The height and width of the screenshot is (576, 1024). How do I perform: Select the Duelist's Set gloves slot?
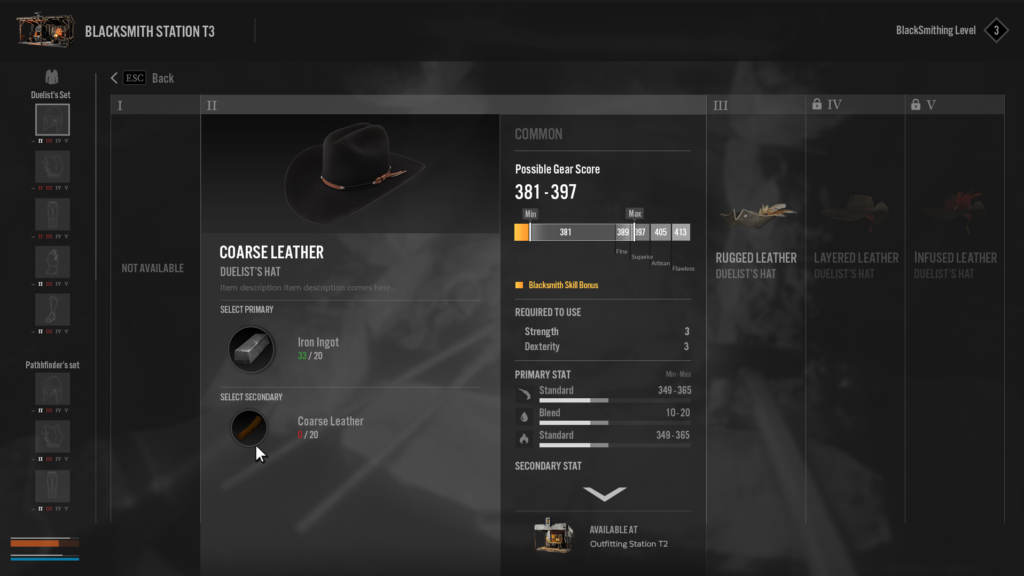pyautogui.click(x=52, y=263)
